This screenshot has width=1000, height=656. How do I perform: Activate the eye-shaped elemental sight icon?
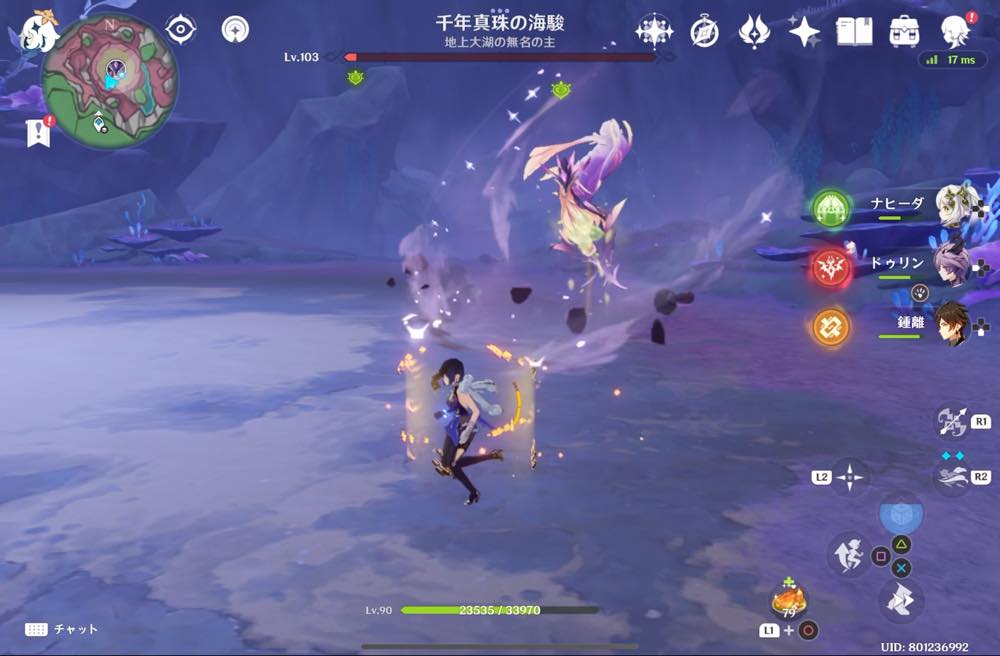coord(180,30)
